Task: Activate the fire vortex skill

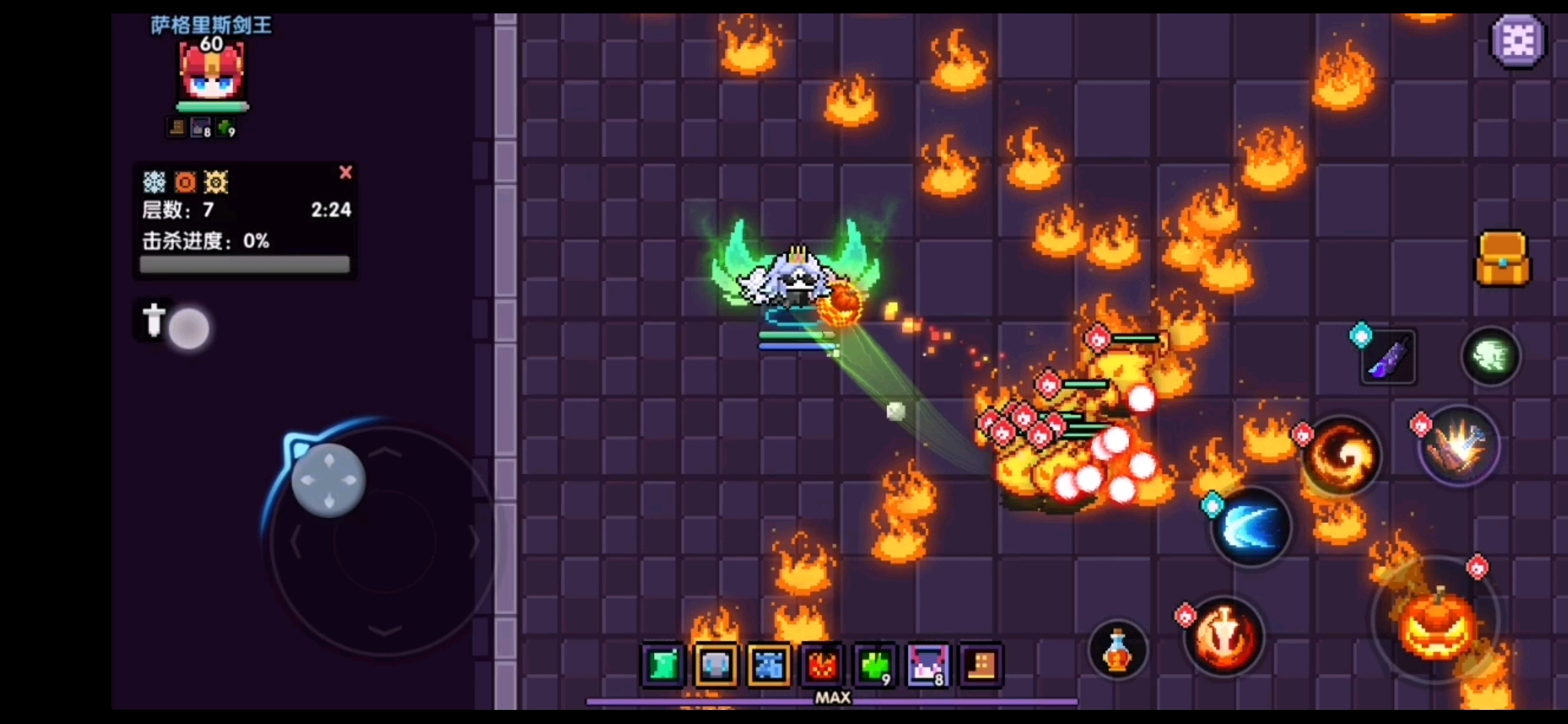Action: pyautogui.click(x=1342, y=457)
